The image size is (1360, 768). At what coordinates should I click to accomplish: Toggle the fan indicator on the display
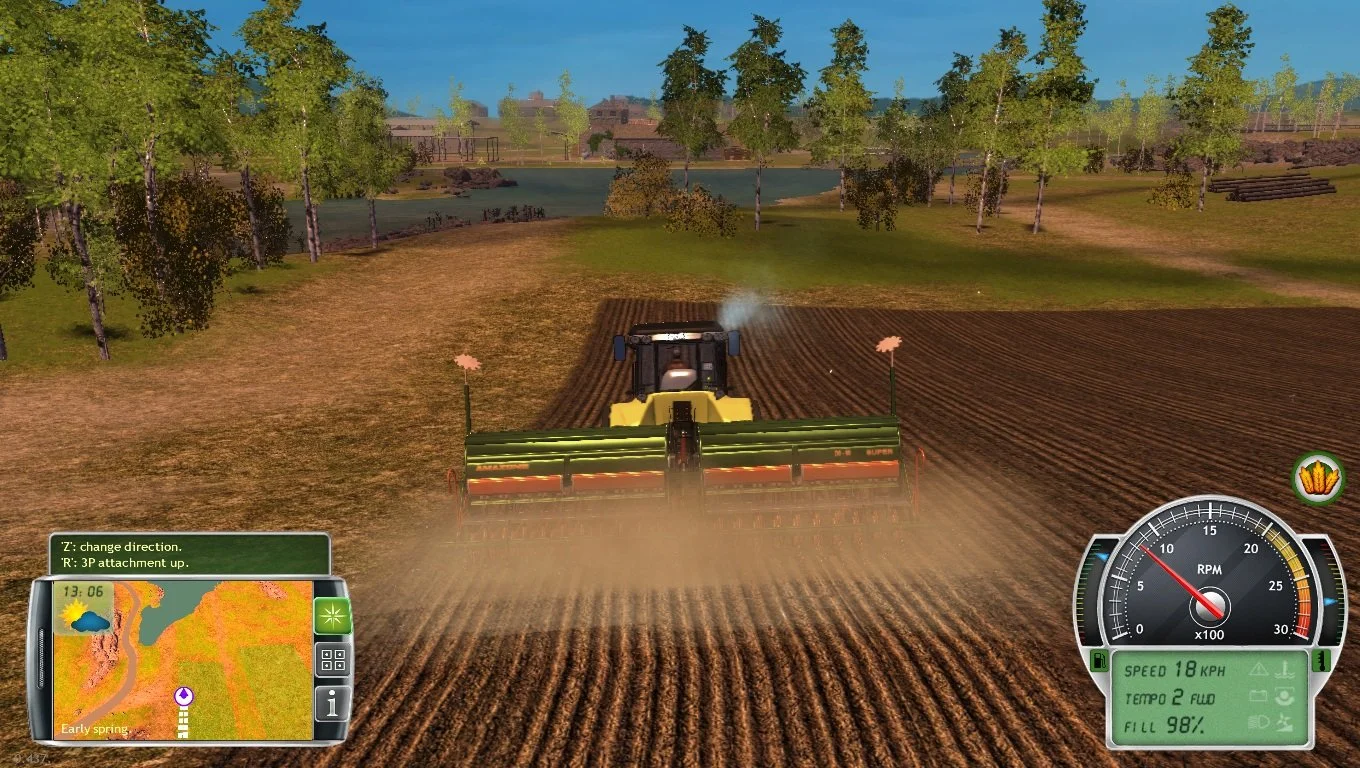(x=1283, y=722)
